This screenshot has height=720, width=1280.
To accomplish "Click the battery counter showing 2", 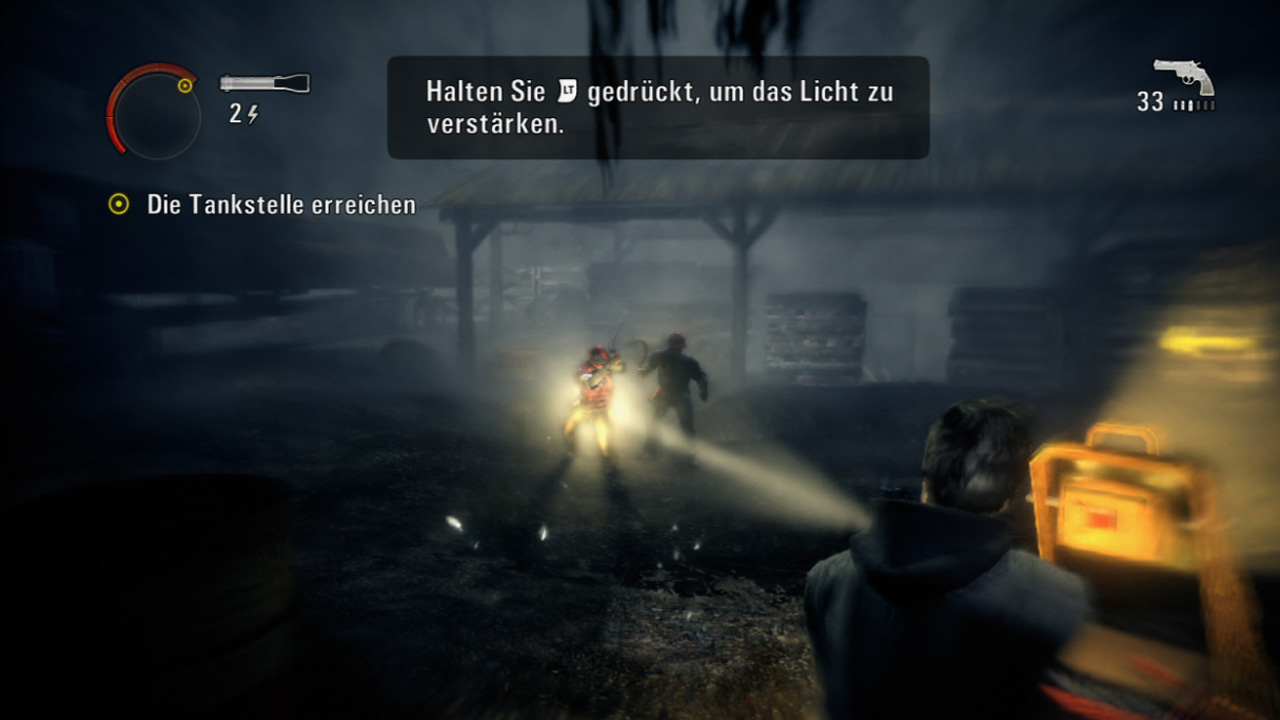I will click(234, 113).
